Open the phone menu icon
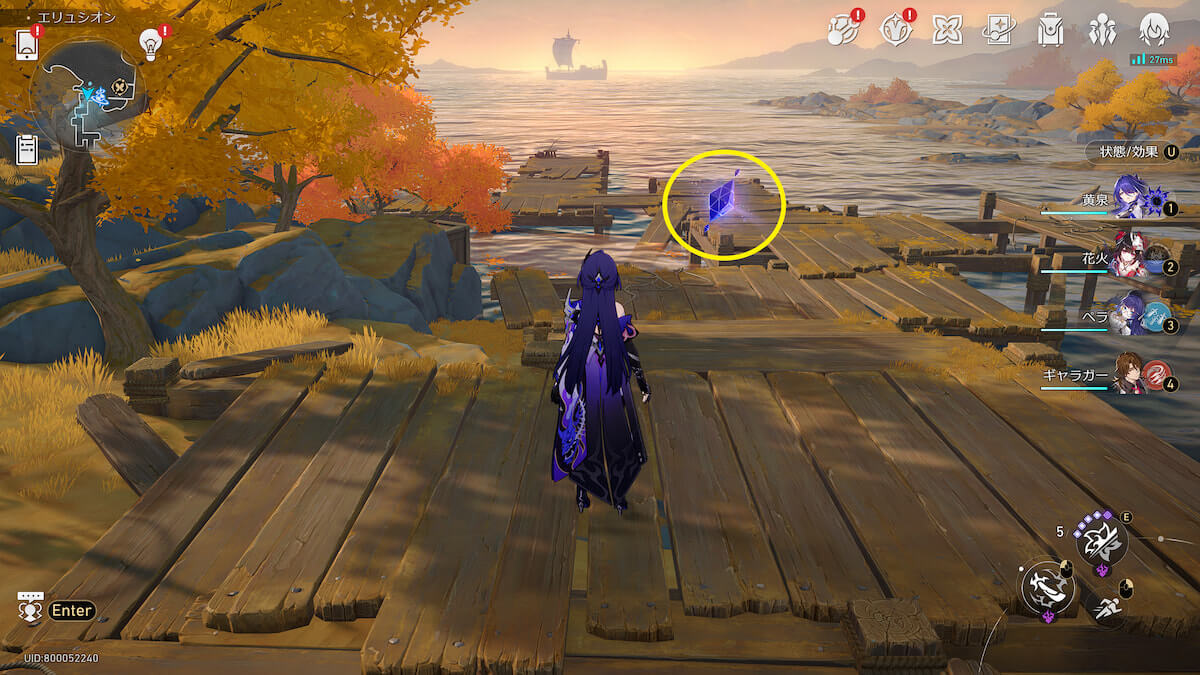 pos(27,45)
